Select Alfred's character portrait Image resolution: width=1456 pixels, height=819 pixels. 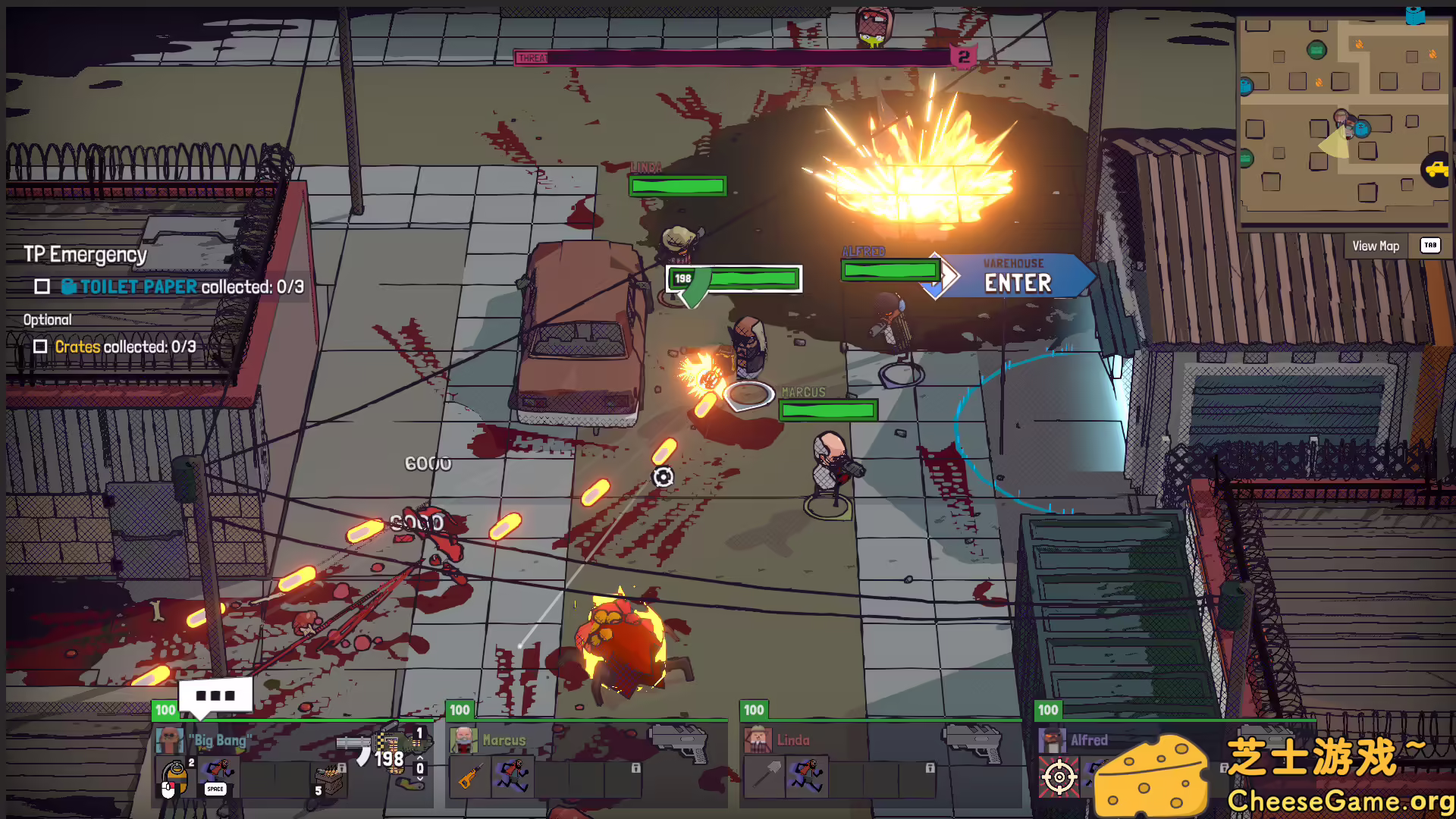1051,740
